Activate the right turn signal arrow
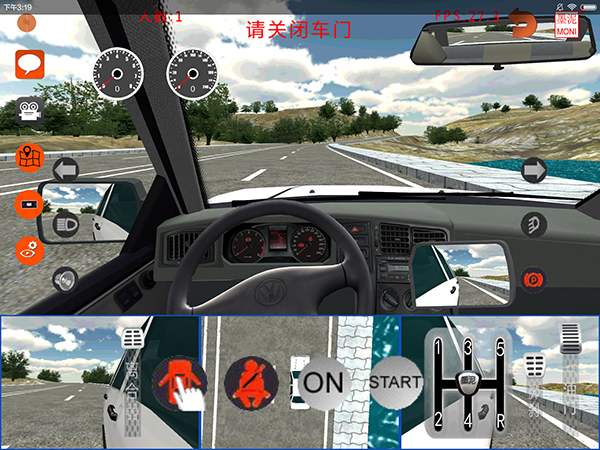 [x=534, y=170]
